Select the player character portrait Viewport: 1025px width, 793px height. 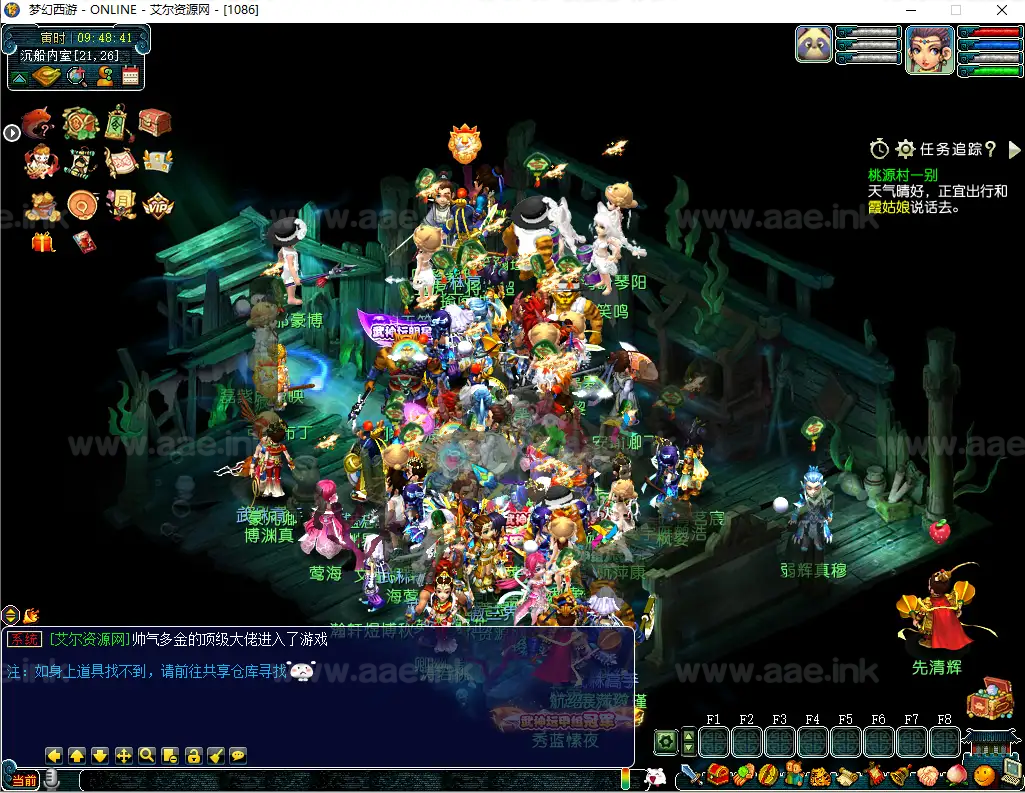click(929, 49)
